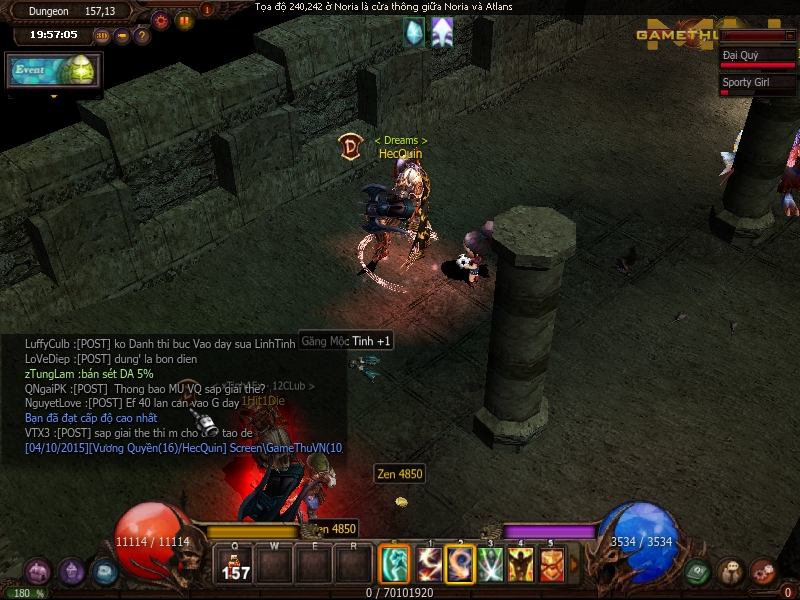Use the Q slot potion
Viewport: 800px width, 600px height.
[x=235, y=566]
